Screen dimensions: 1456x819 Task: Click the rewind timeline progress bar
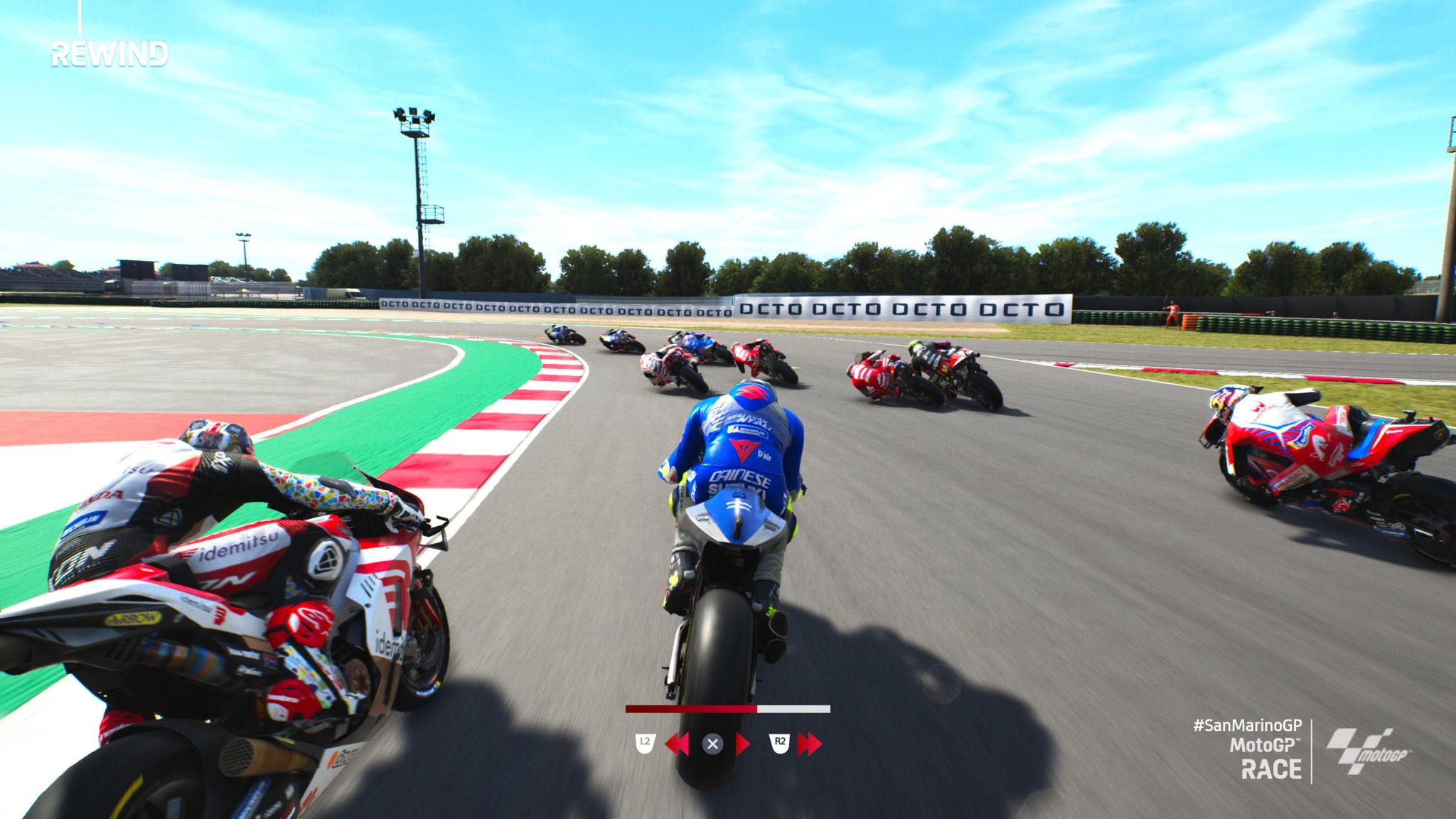(x=727, y=709)
